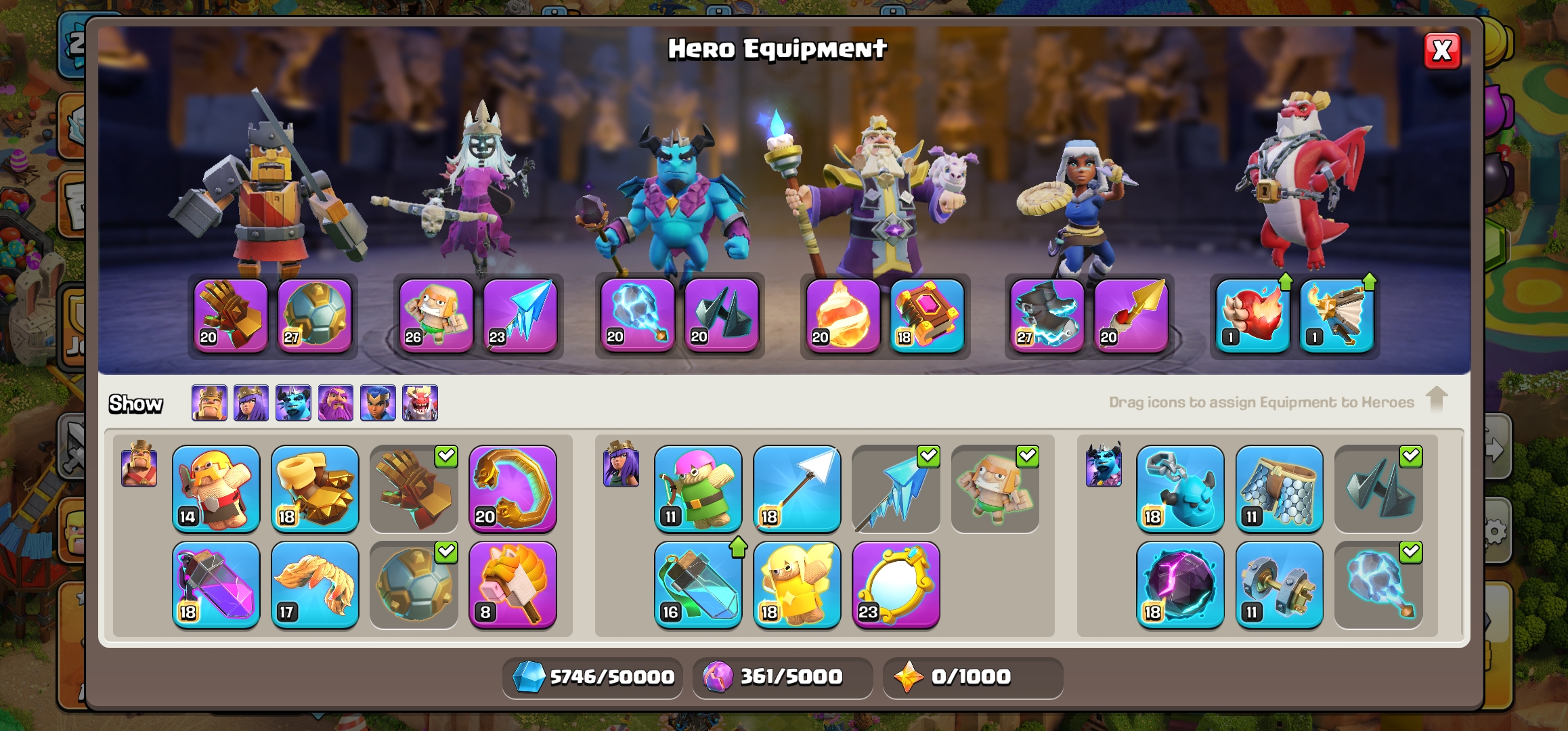
Task: Choose the Rage Vial level 18
Action: 216,585
